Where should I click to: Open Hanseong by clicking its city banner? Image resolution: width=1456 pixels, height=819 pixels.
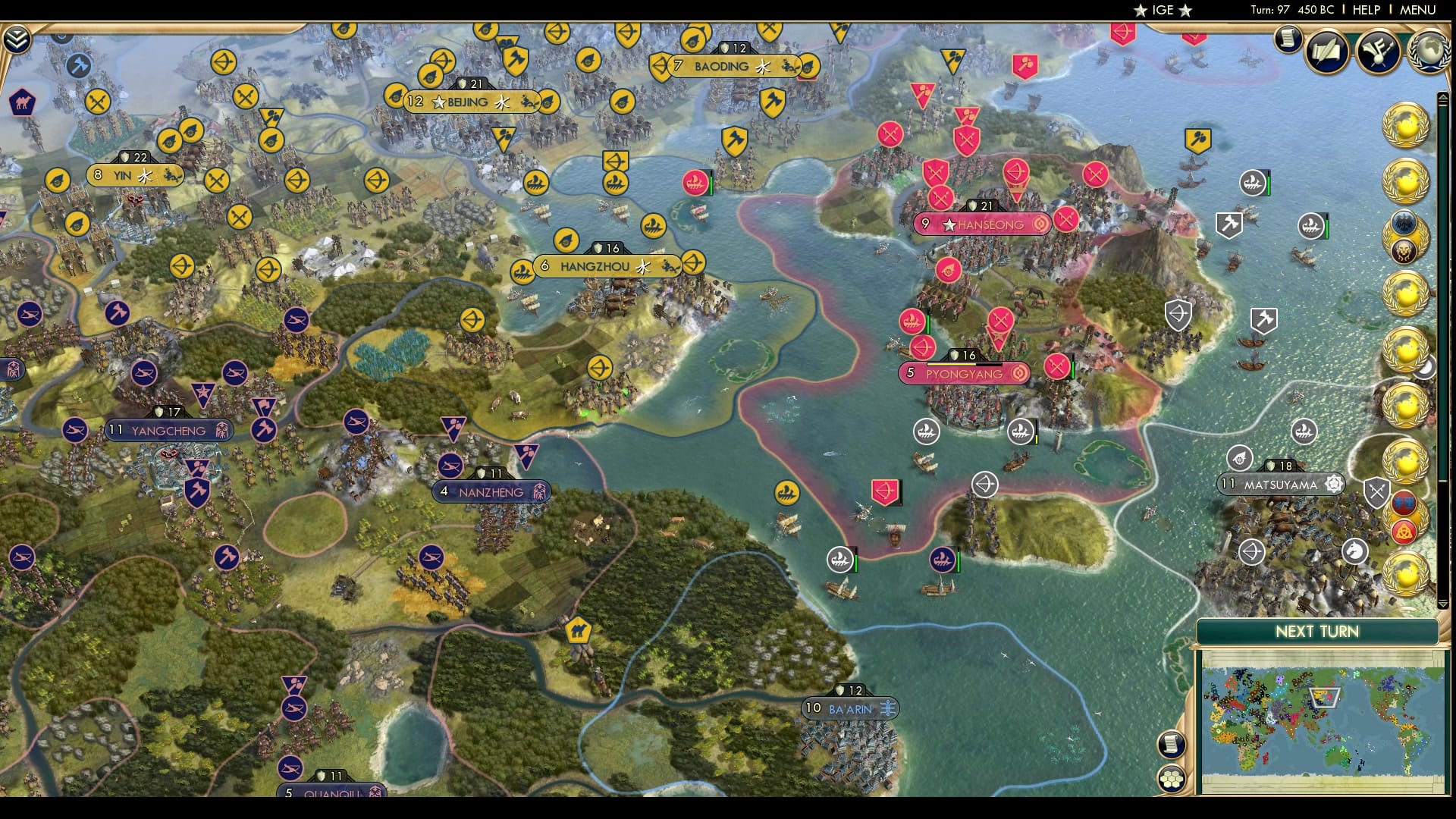click(982, 224)
